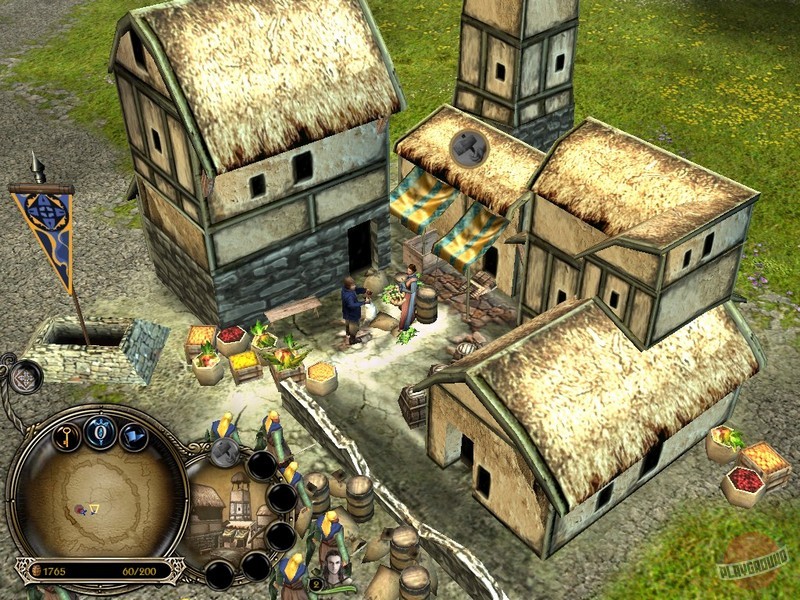Open the menu with the golden key icon

tap(66, 437)
